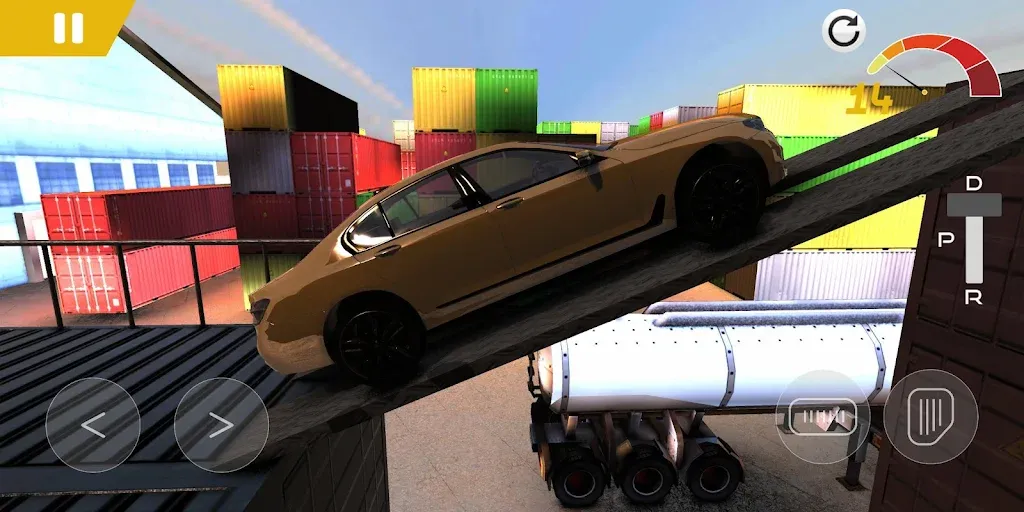Shift the gear lever to D
Image resolution: width=1024 pixels, height=512 pixels.
point(974,183)
